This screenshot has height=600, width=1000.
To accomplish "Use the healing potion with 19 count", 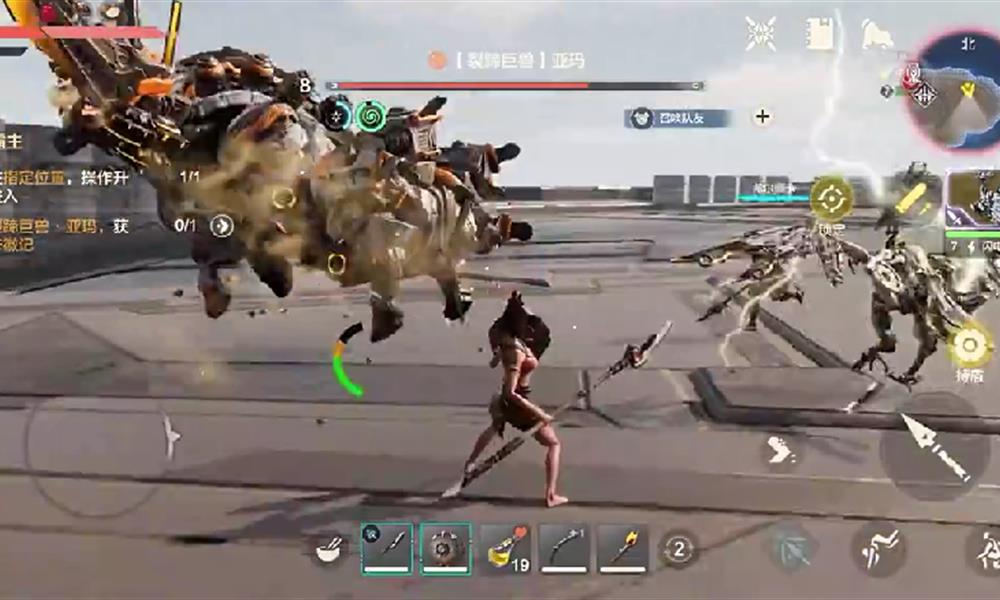I will coord(505,548).
